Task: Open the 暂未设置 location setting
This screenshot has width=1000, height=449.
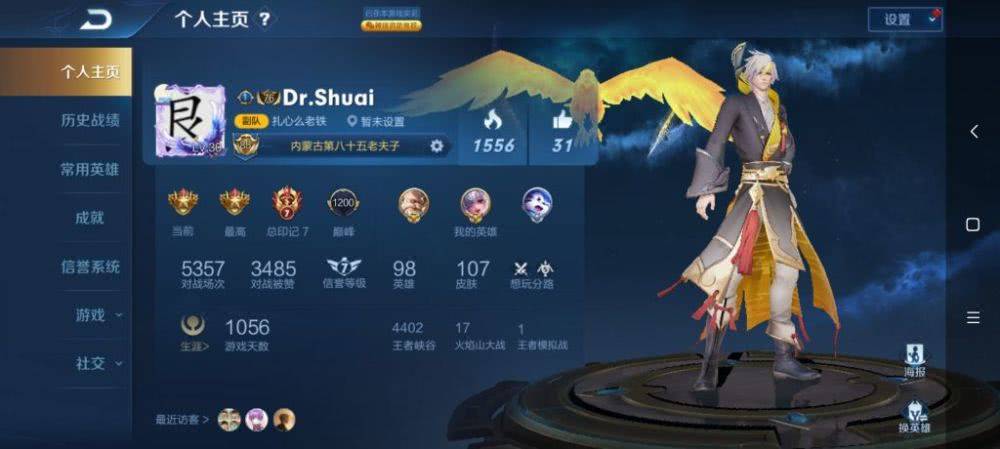Action: pos(376,121)
